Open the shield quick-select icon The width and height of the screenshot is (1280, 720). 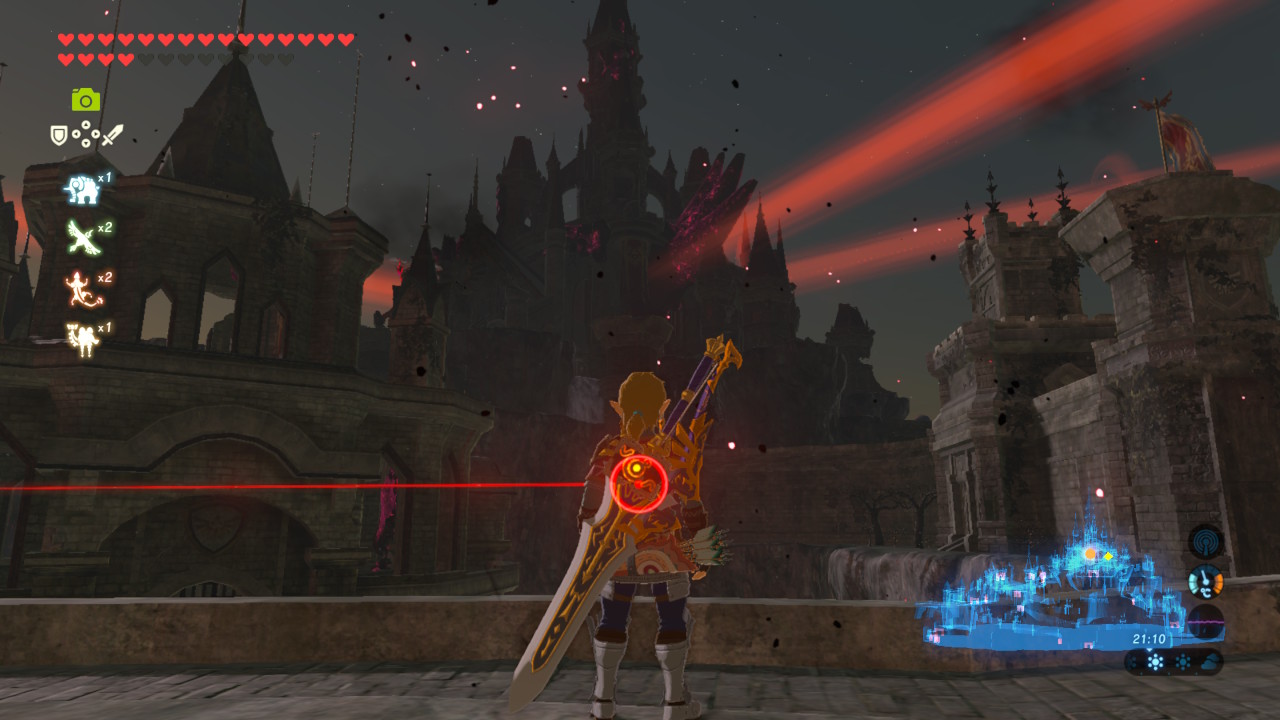(x=59, y=134)
